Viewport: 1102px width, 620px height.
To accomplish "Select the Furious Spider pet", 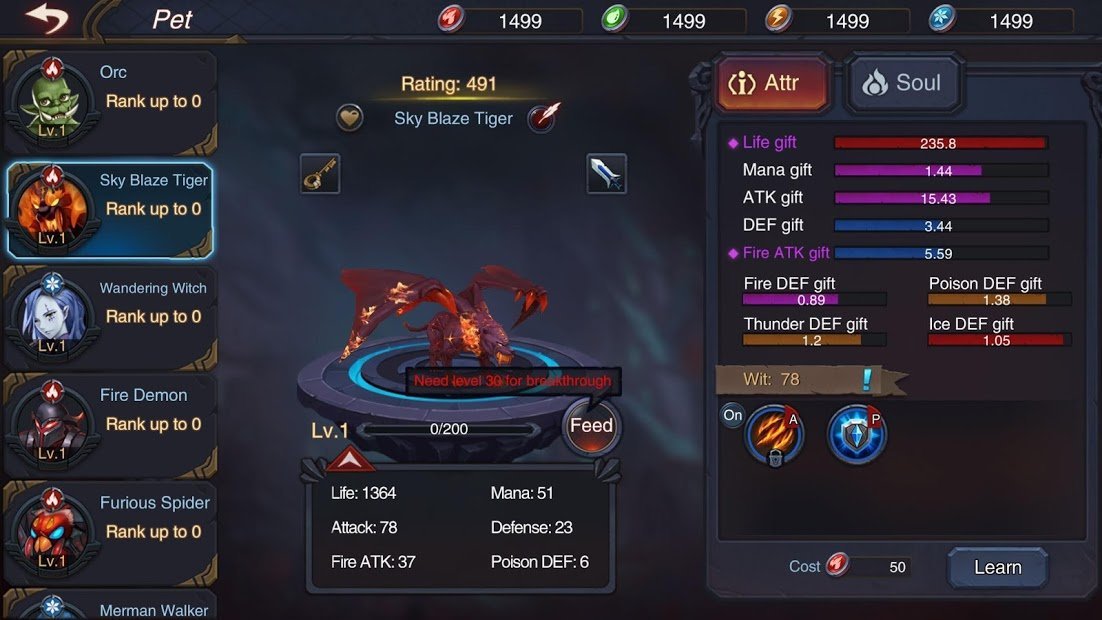I will (x=110, y=531).
